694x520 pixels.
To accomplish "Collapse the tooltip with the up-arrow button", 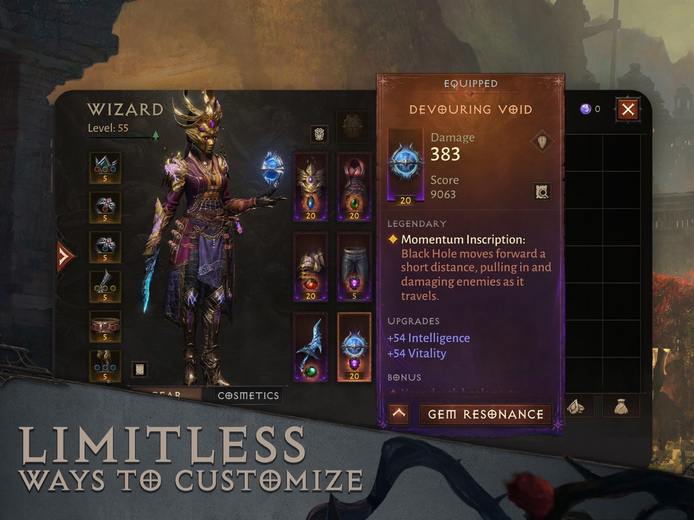I will [x=398, y=414].
